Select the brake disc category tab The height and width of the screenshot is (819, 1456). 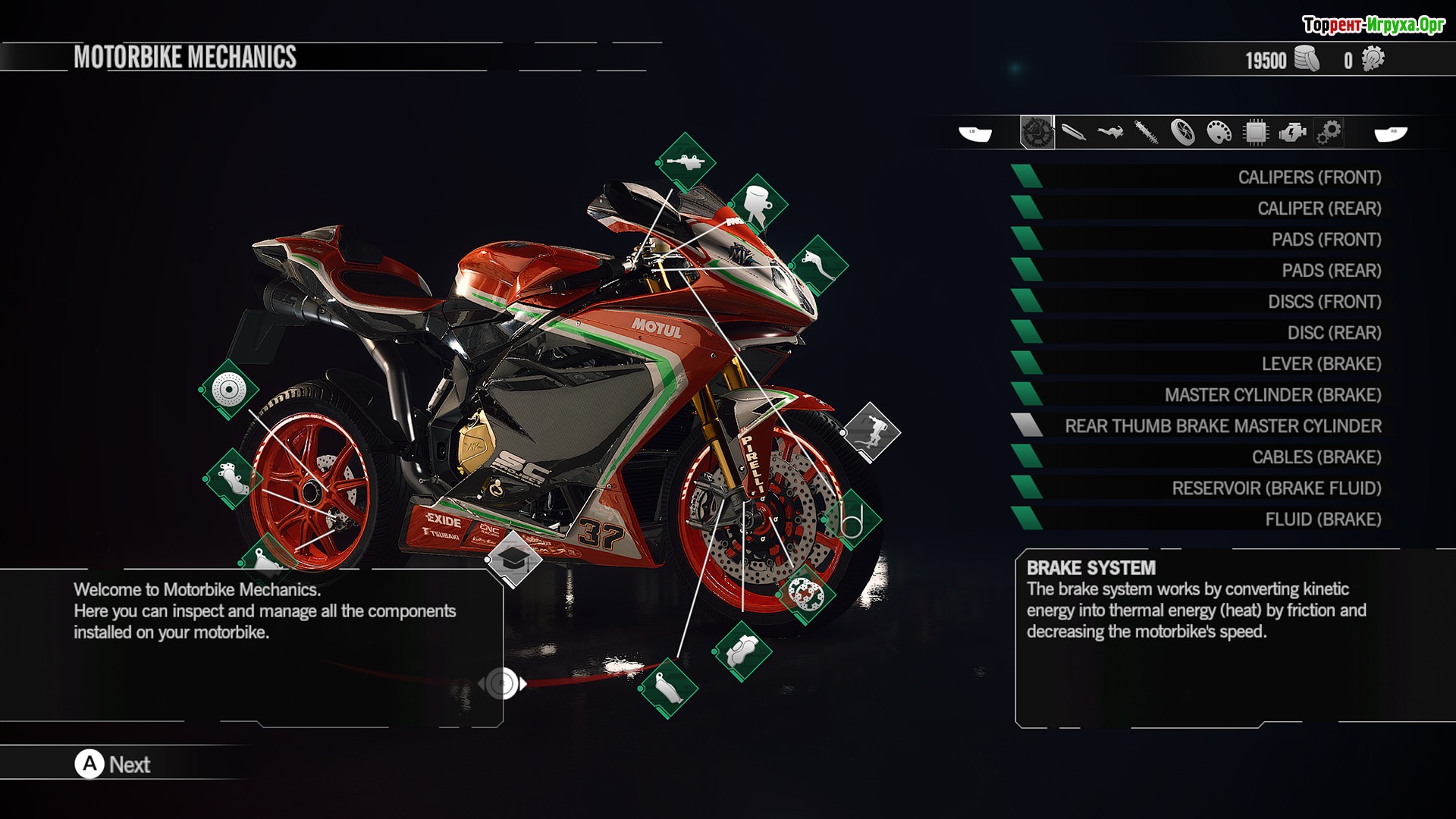(x=1037, y=133)
